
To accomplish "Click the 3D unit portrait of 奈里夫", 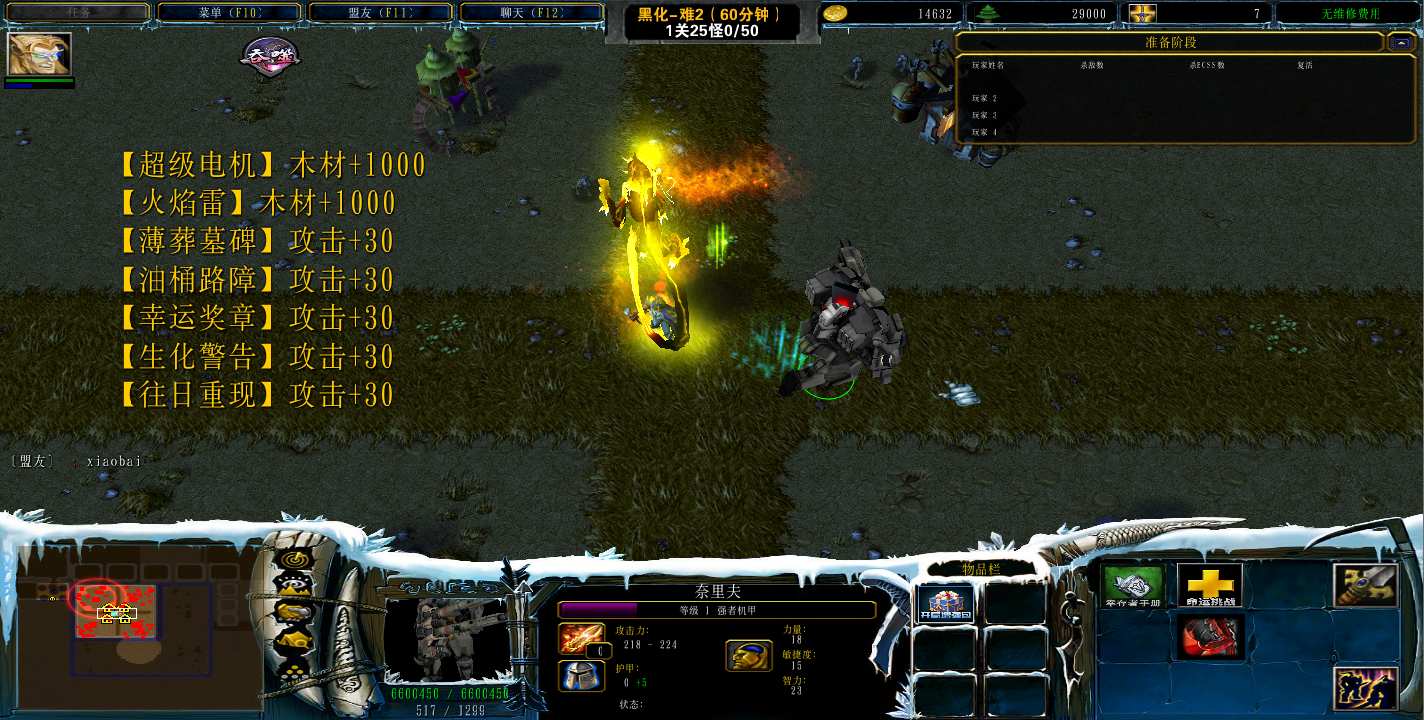I will [x=448, y=638].
